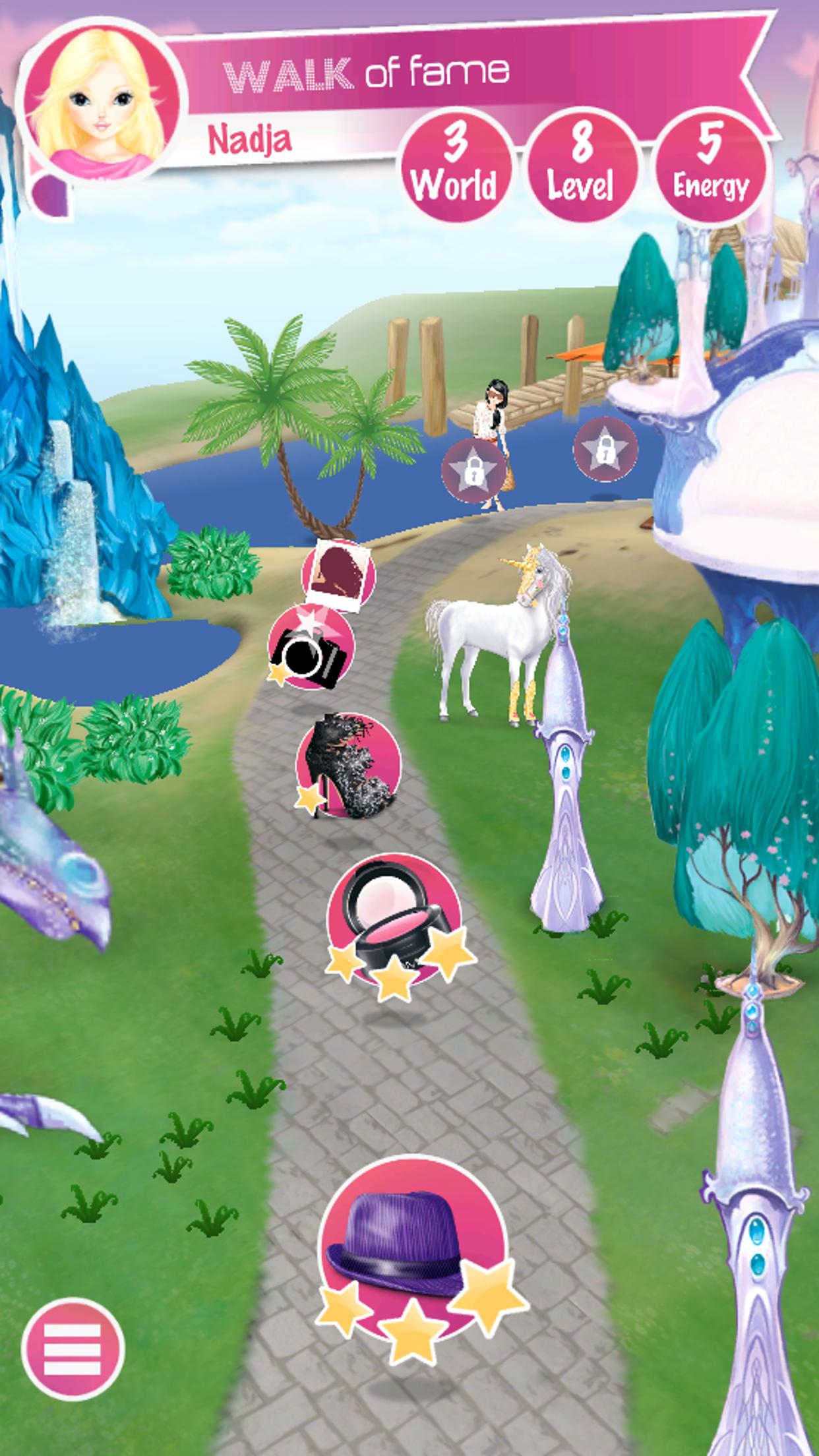
Task: Open the hamburger menu button
Action: tap(73, 1348)
